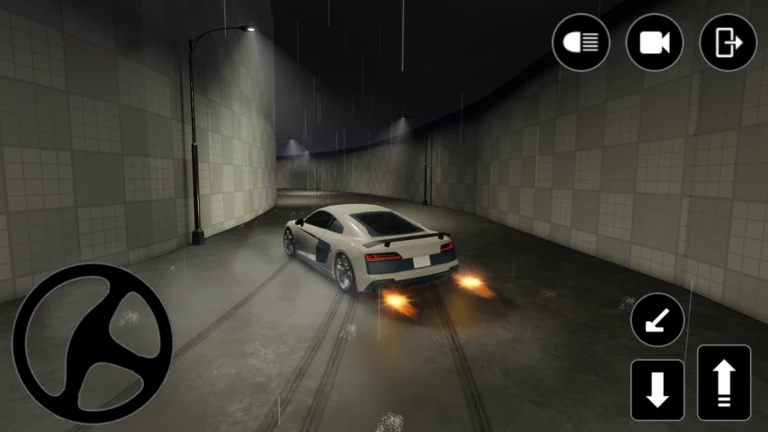Toggle the headlights button
Screen dimensions: 768x432
(x=581, y=42)
